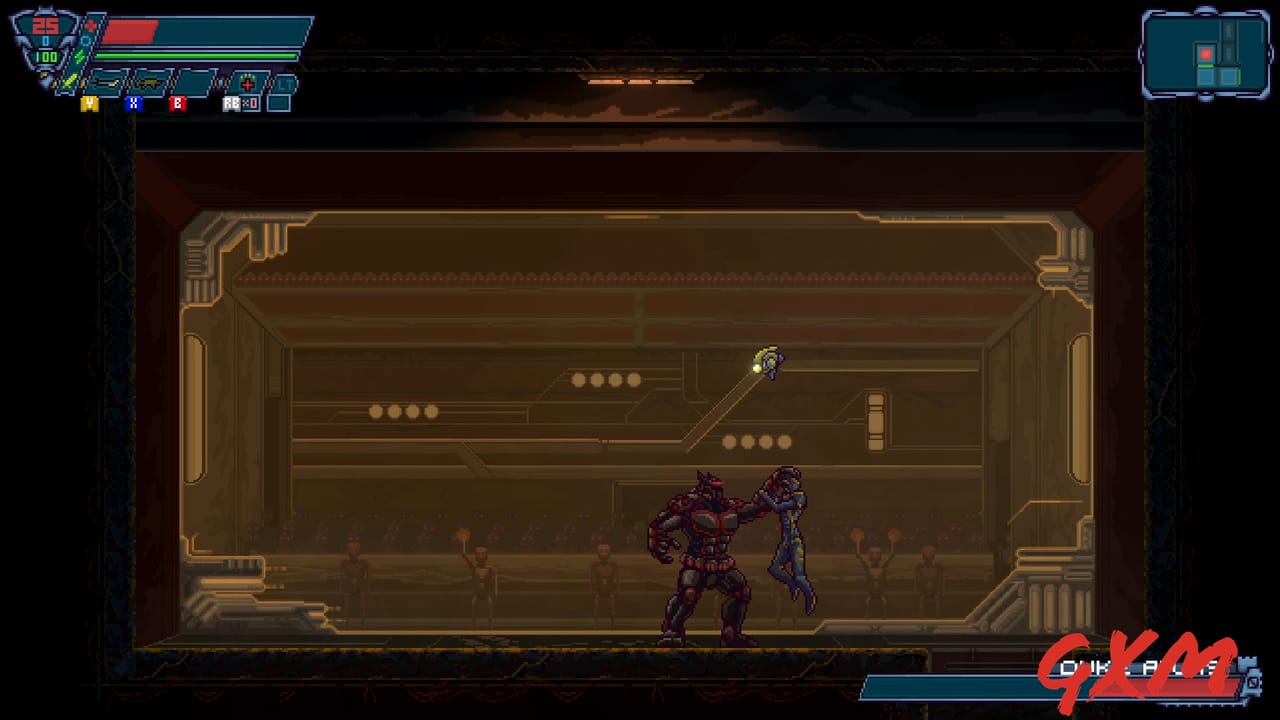Click the red player-position dot on the minimap
The width and height of the screenshot is (1280, 720).
tap(1206, 54)
